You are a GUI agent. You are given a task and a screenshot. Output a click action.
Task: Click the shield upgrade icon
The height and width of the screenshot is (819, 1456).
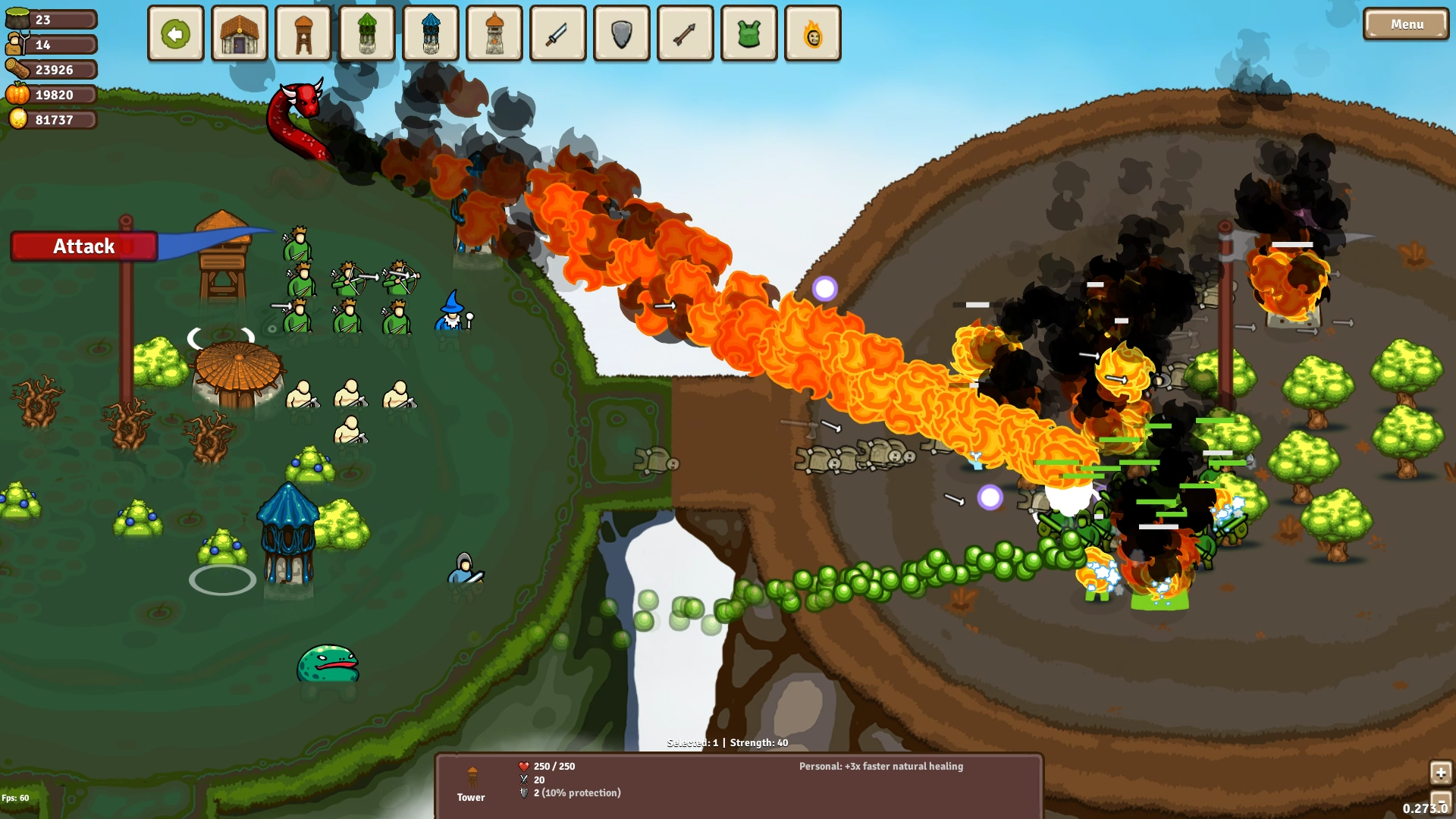[x=621, y=33]
